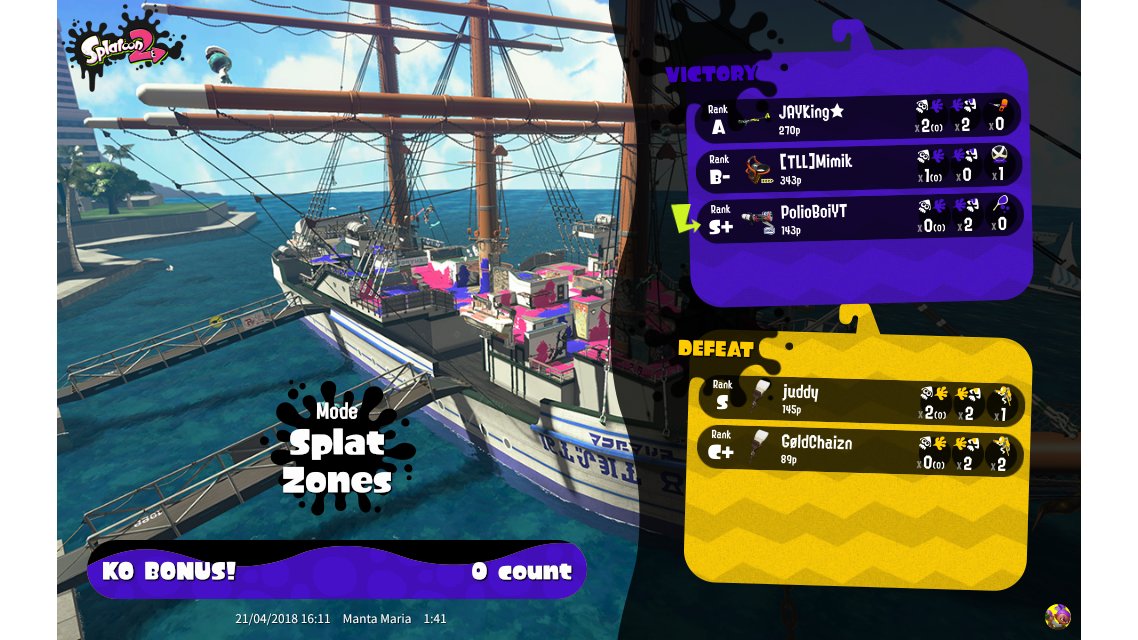The image size is (1138, 640).
Task: Select JAYKing's player row
Action: 858,117
